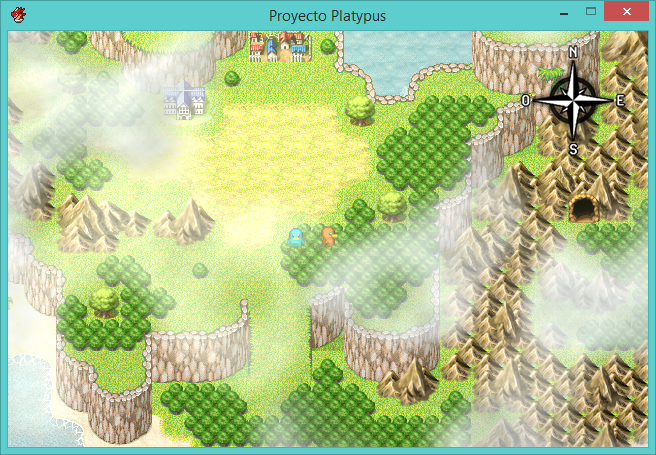656x455 pixels.
Task: Close the Proyecto Platypus window
Action: pos(627,11)
